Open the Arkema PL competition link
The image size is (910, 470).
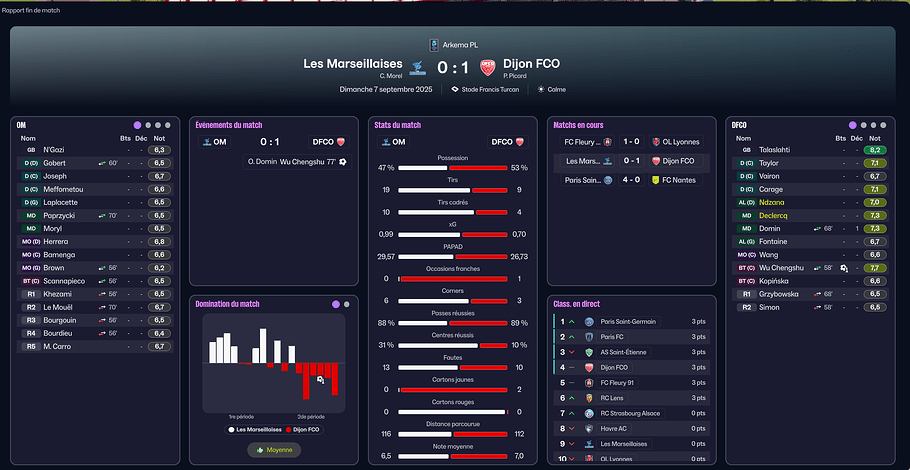point(459,44)
